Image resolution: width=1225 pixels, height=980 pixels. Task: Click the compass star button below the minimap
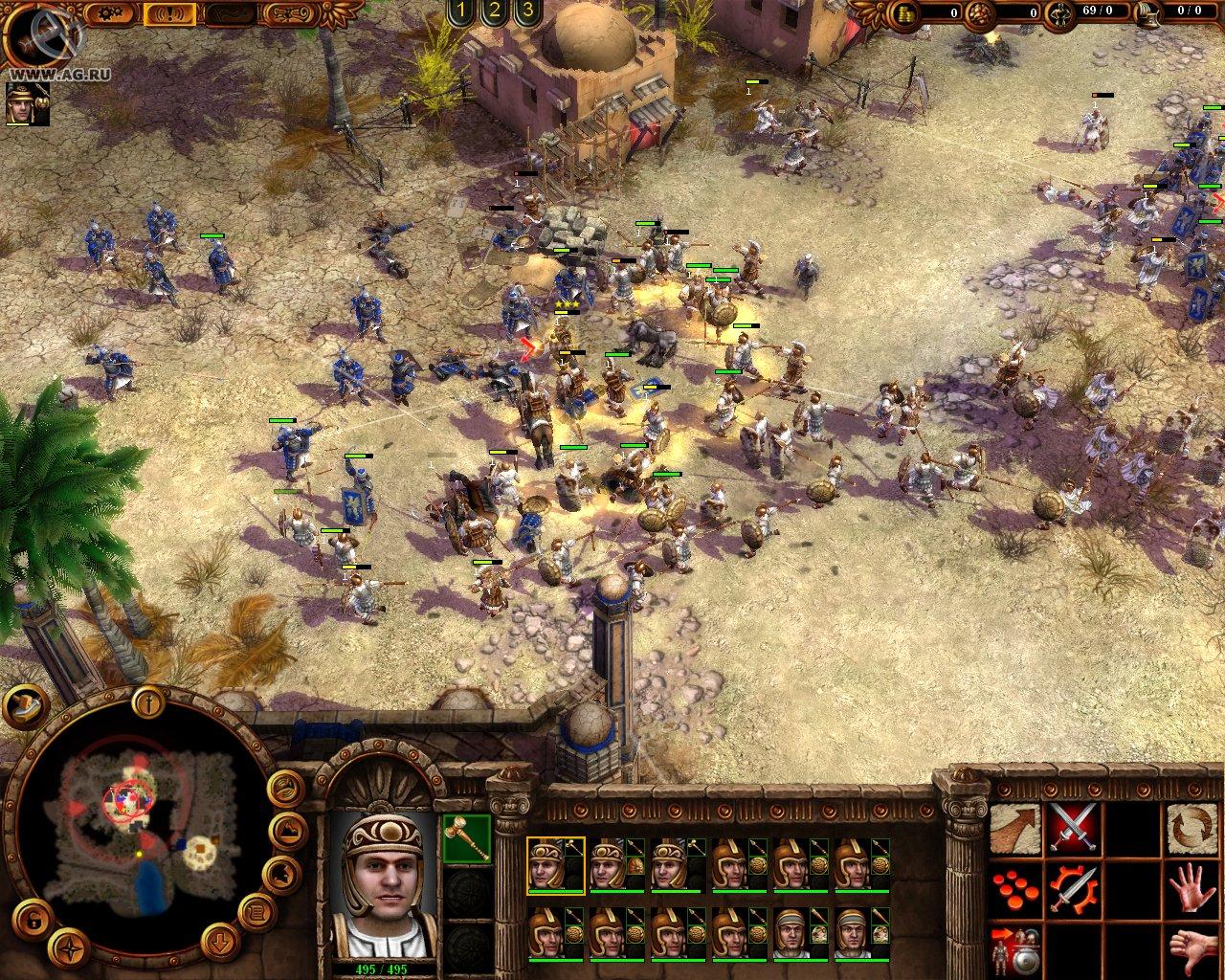tap(70, 947)
